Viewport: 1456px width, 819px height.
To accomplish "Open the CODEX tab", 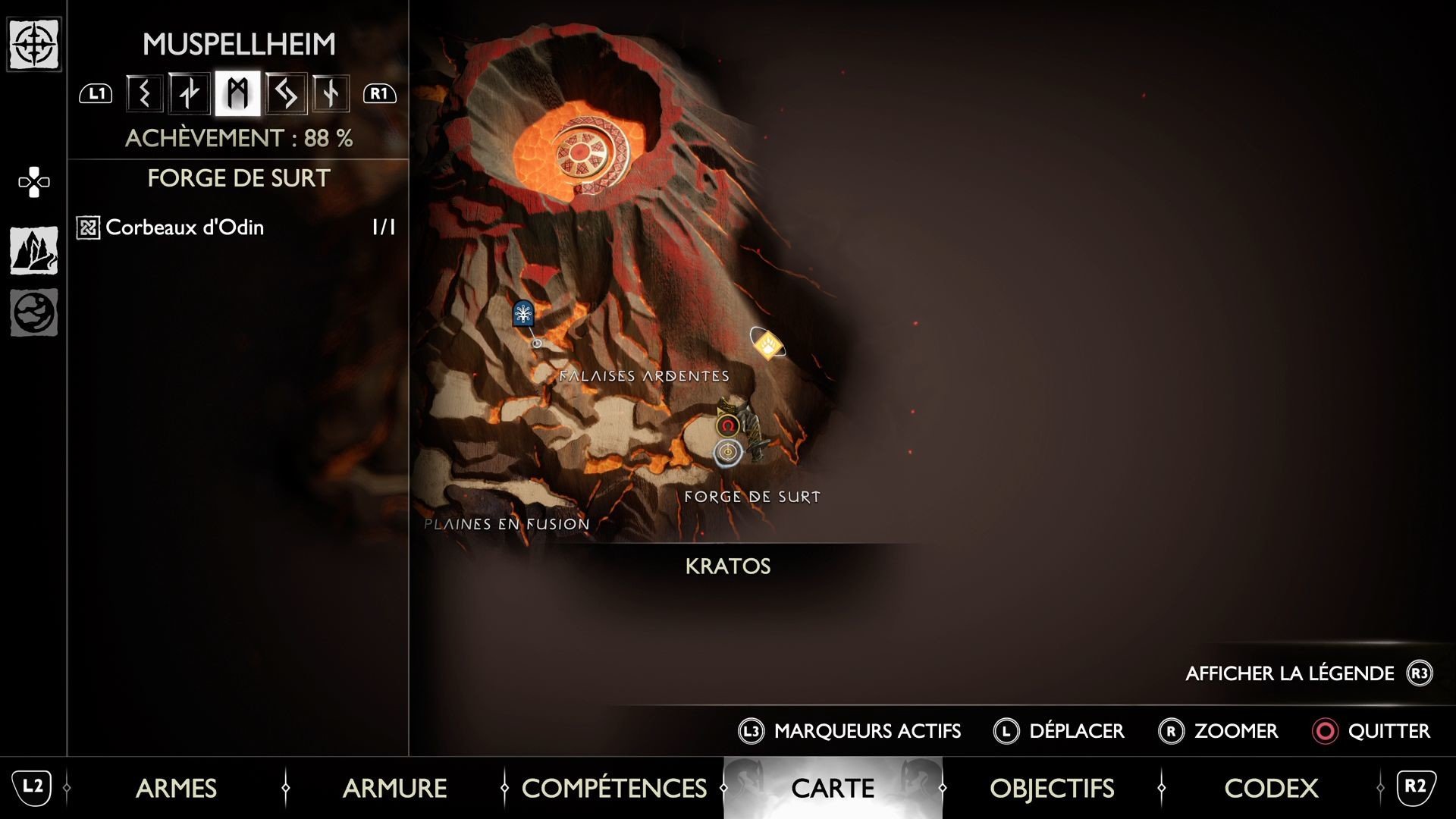I will [1271, 789].
